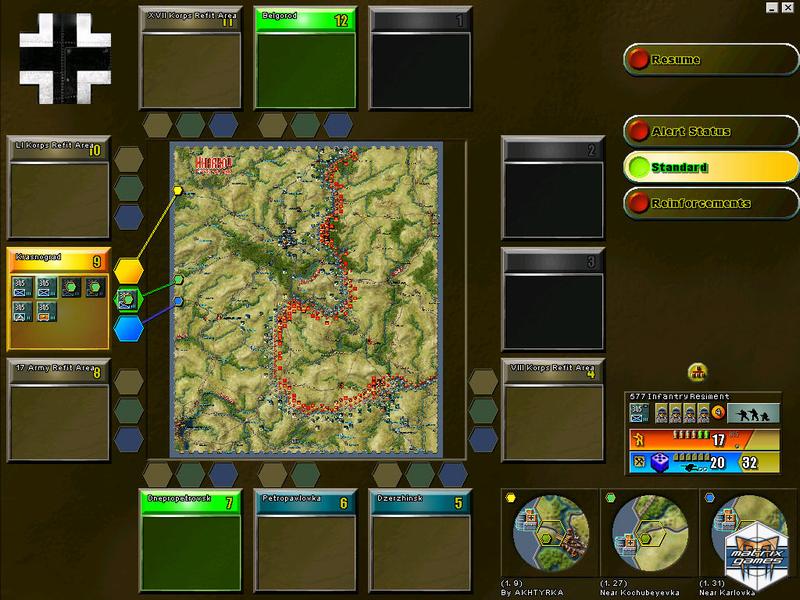Select the Petropavlovka area panel

(304, 540)
